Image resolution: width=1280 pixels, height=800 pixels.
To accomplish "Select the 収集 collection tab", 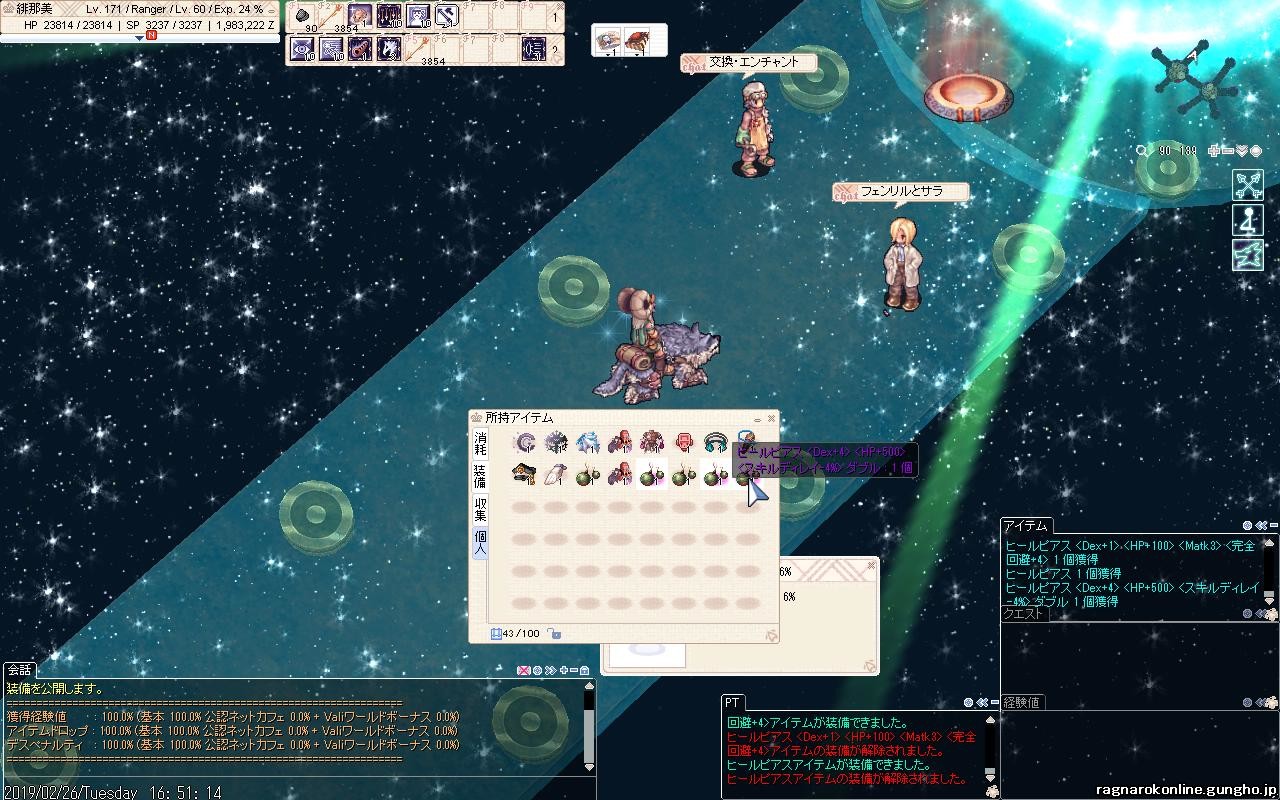I will click(x=480, y=509).
